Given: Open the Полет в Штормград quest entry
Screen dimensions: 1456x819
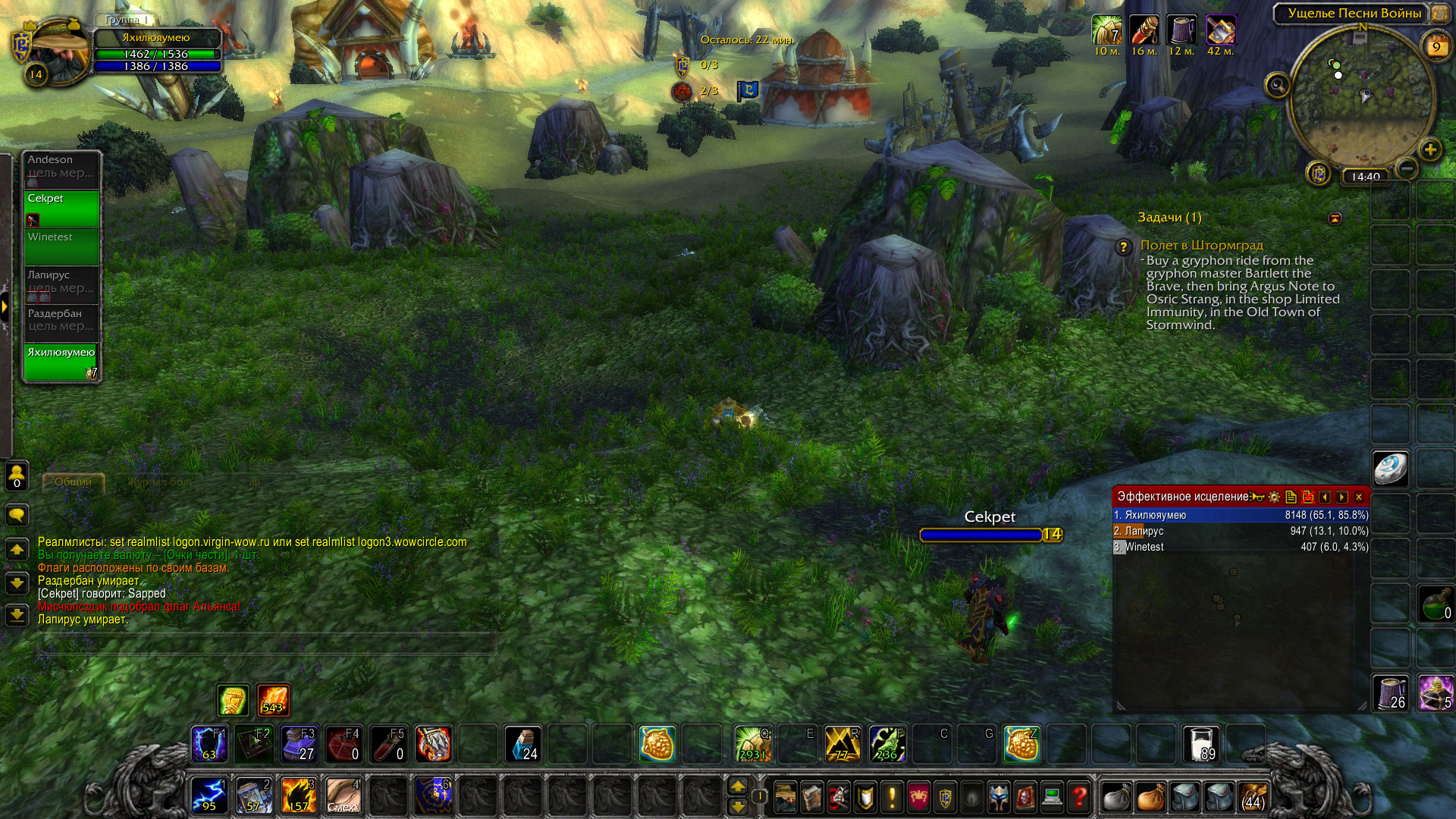Looking at the screenshot, I should tap(1201, 245).
